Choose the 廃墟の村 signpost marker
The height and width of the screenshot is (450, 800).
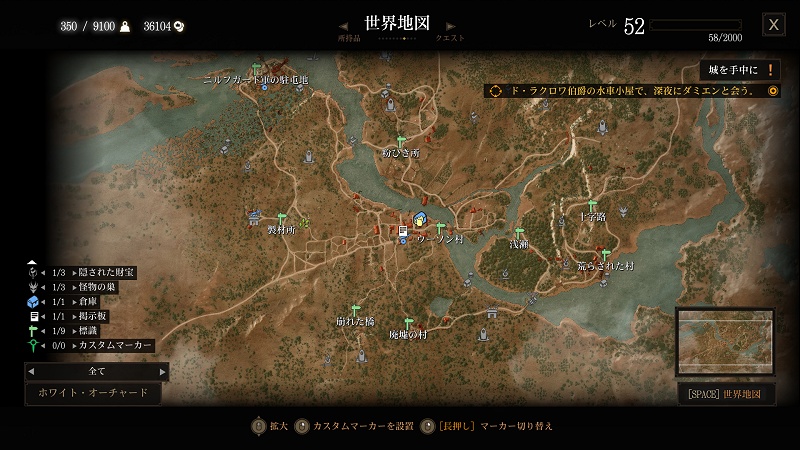pos(408,322)
